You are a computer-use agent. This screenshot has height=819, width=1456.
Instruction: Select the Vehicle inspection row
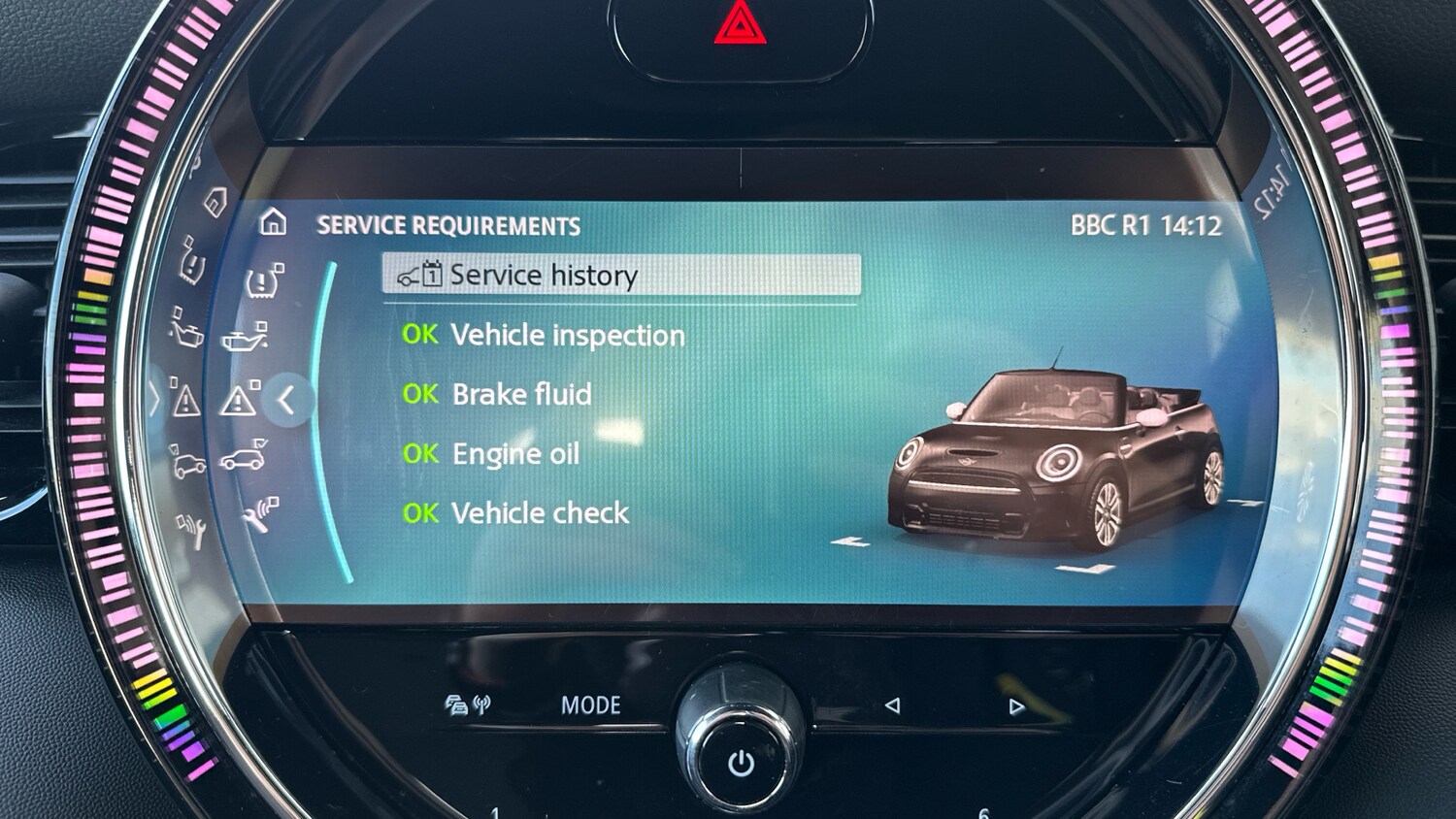click(x=567, y=336)
